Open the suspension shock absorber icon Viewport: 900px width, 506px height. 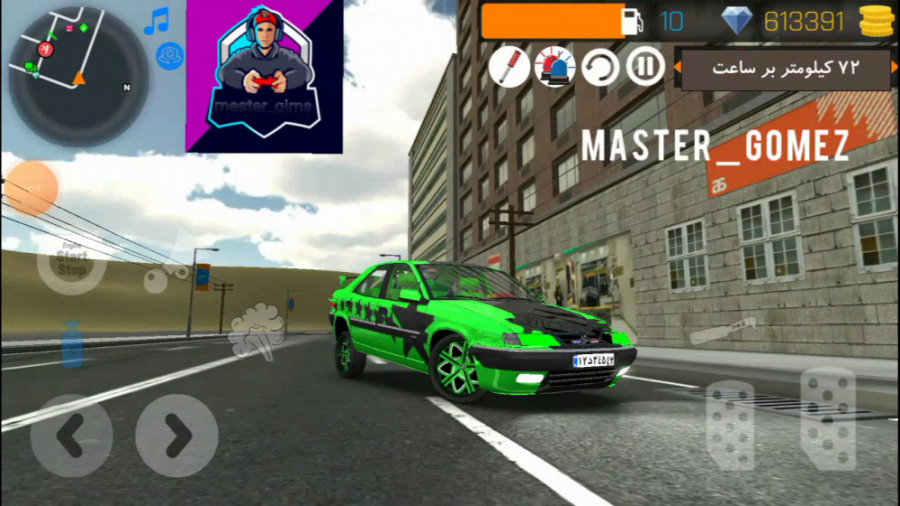pos(509,66)
